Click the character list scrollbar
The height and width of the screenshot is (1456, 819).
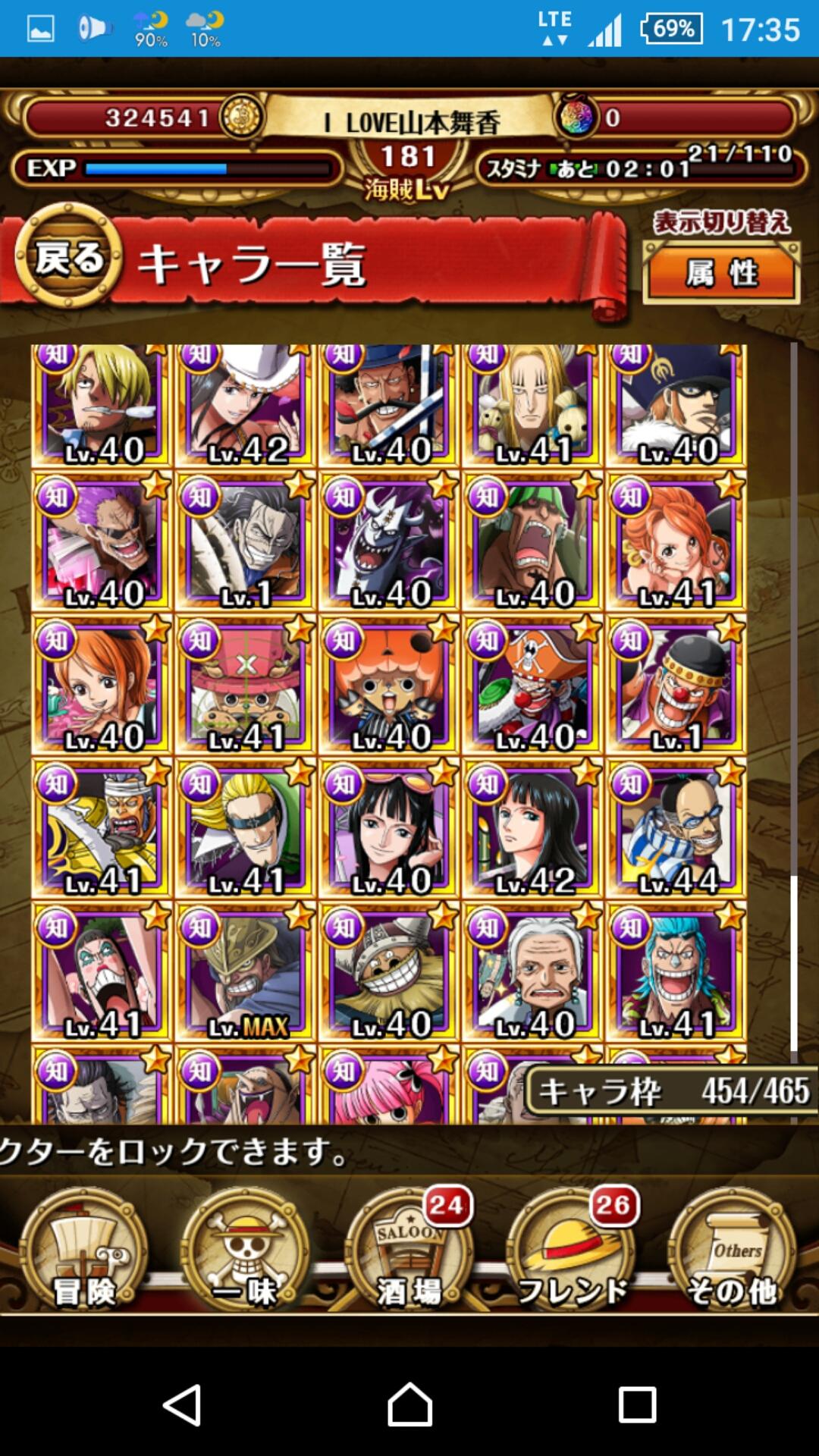[x=794, y=963]
